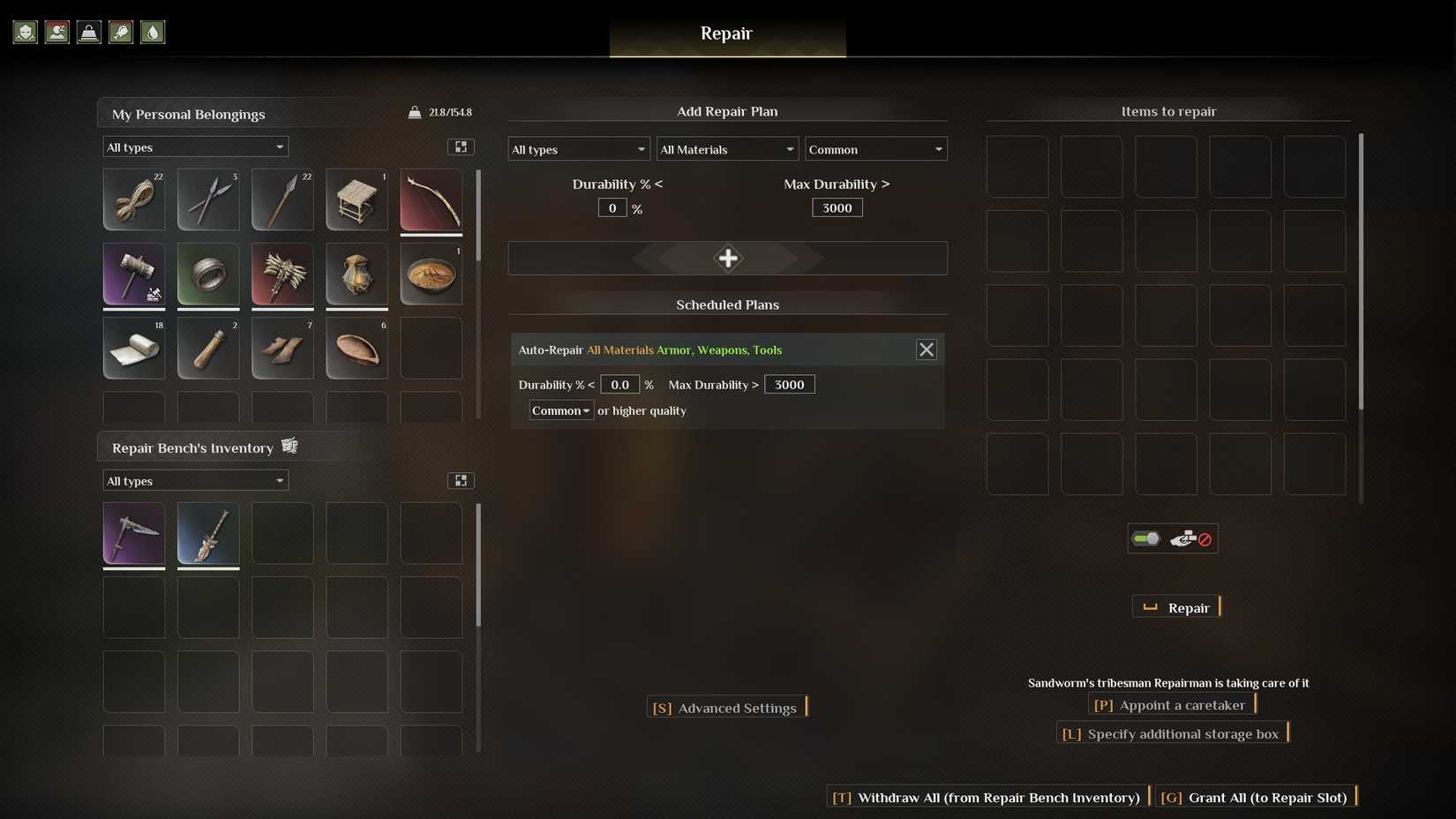Click the recipe icon beside Repair Bench's Inventory
The width and height of the screenshot is (1456, 819).
coord(289,446)
